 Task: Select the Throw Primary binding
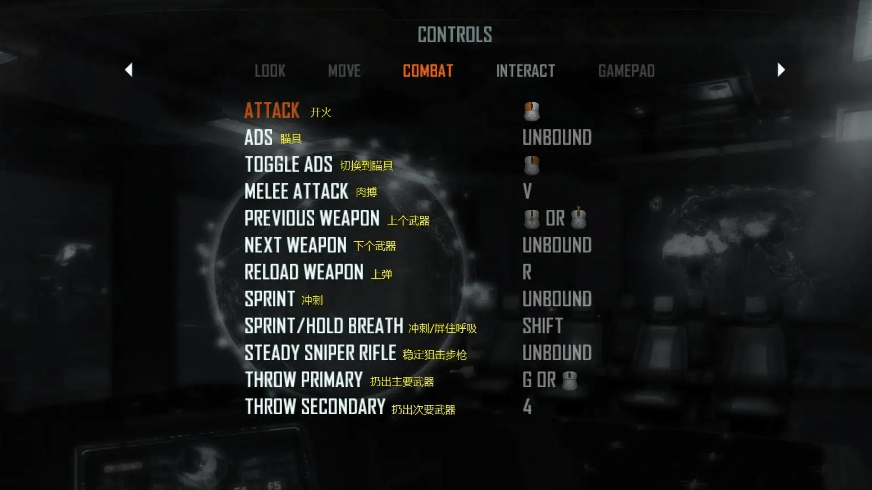click(303, 381)
